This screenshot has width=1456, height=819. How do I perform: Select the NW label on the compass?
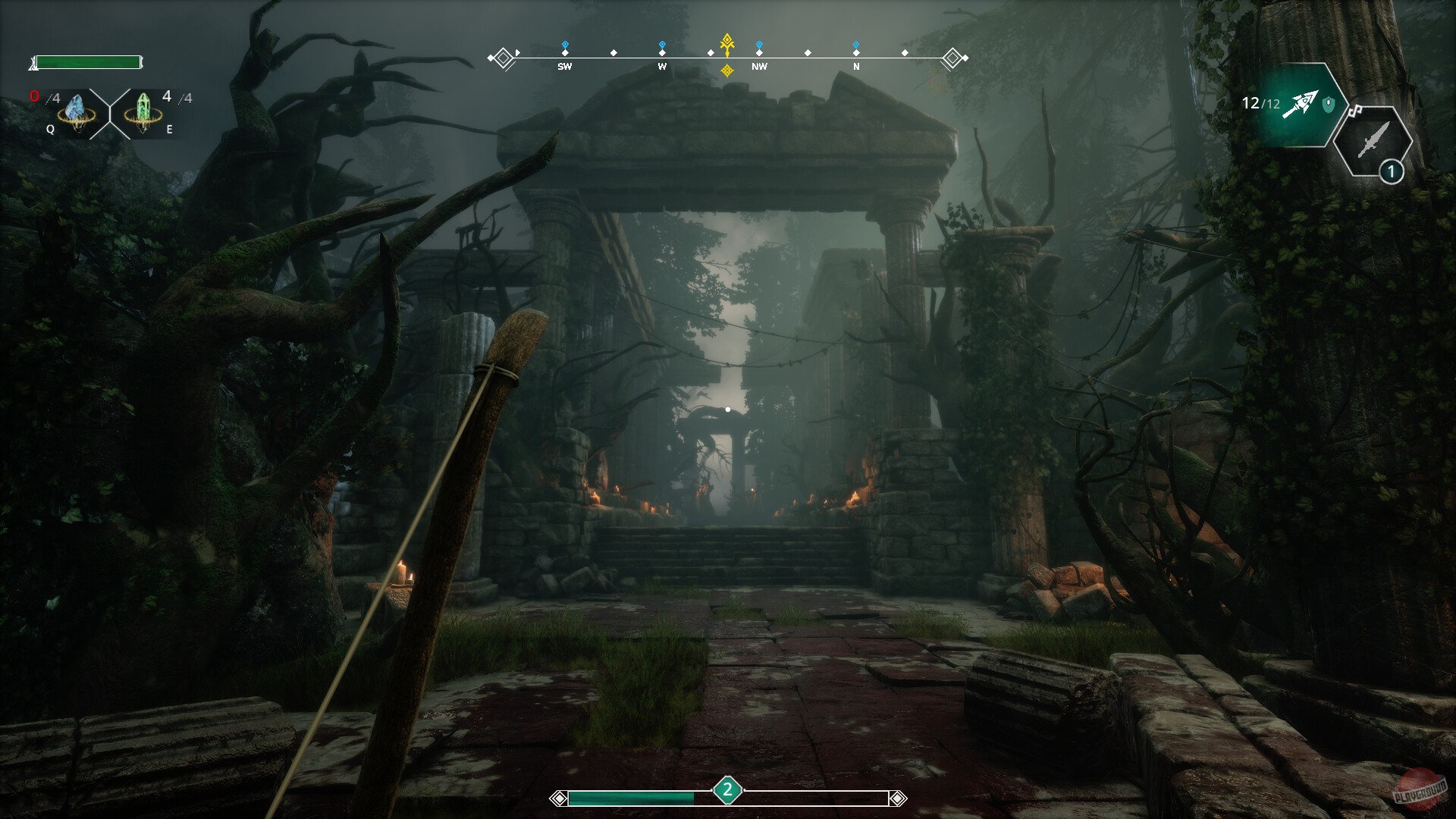[758, 67]
